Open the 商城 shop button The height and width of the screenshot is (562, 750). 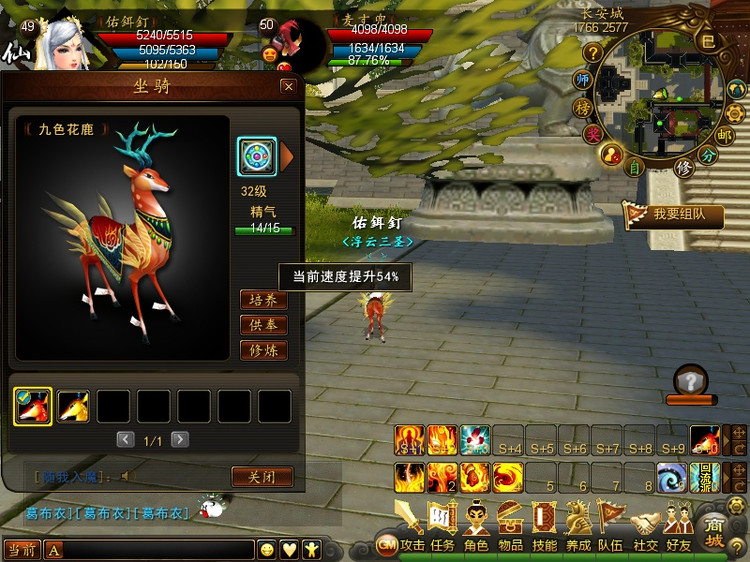tap(714, 530)
